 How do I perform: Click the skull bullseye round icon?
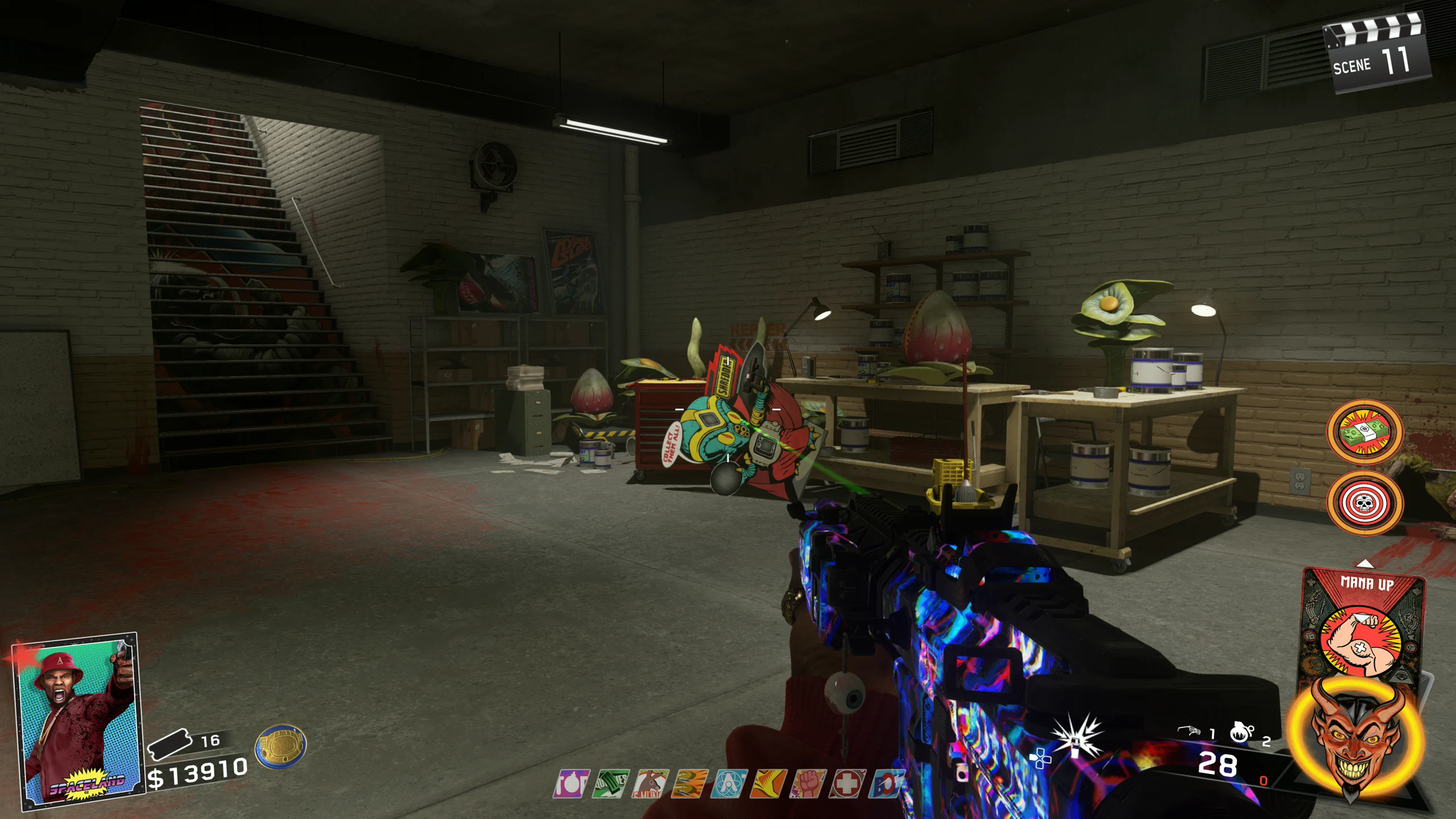pos(1364,503)
